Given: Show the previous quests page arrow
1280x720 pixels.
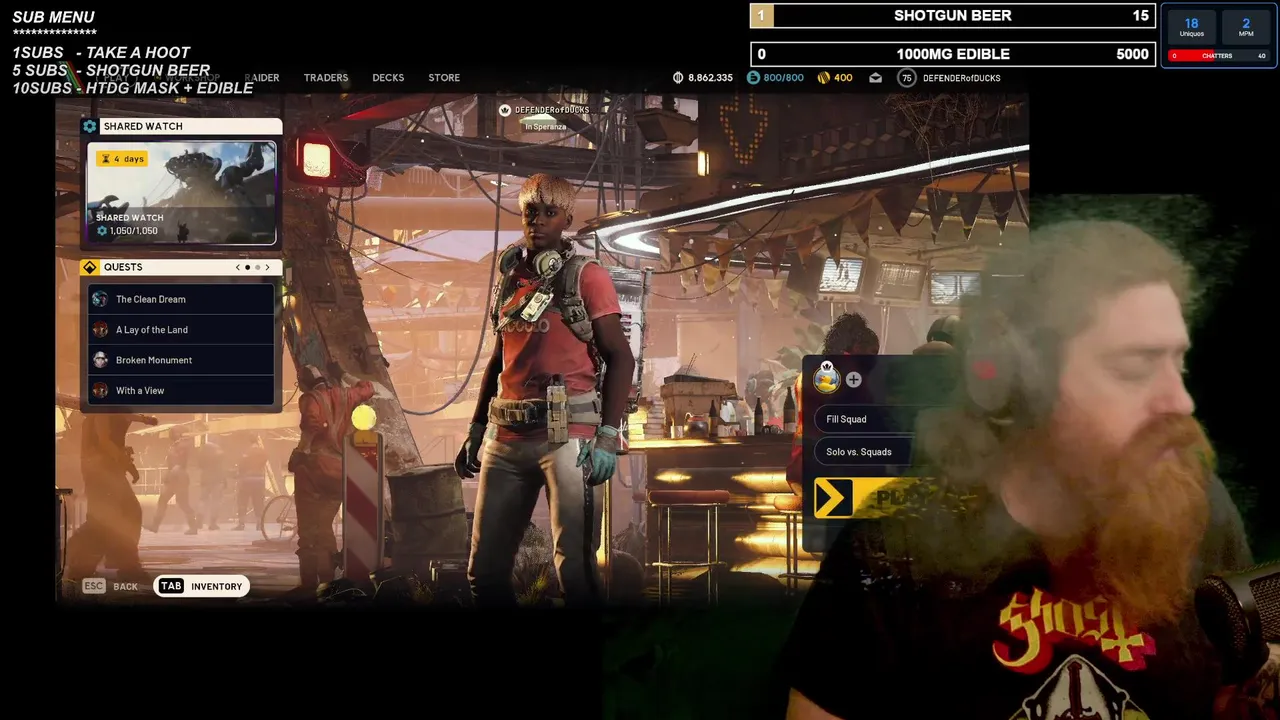Looking at the screenshot, I should pos(238,267).
